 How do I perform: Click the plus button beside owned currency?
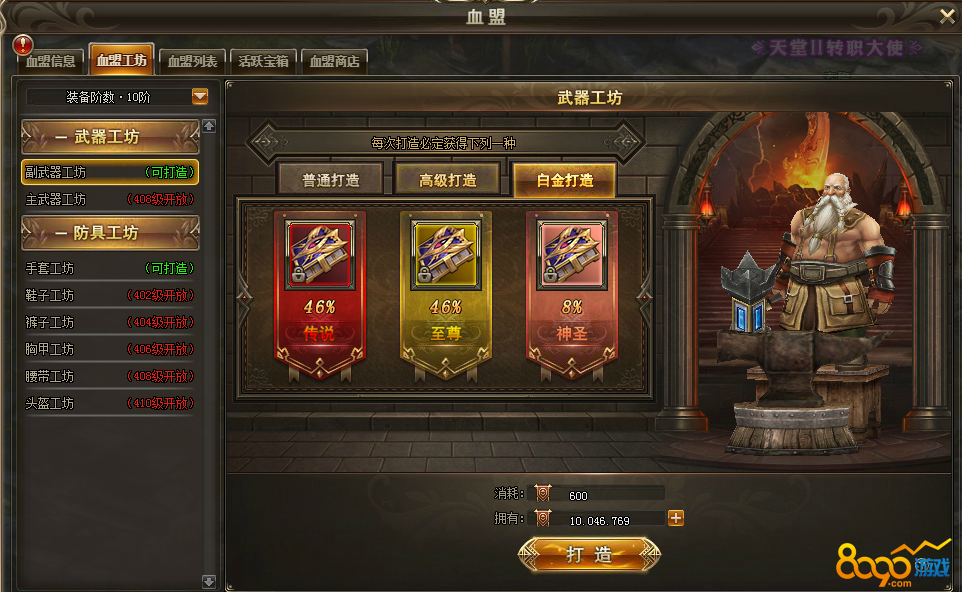(676, 518)
